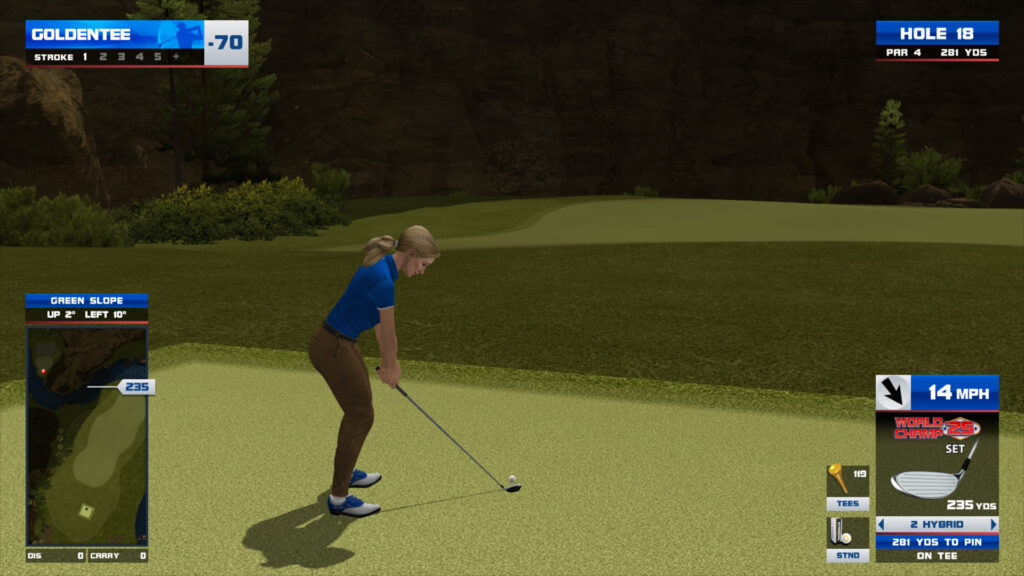Click the wind direction arrow indicator

[x=893, y=392]
